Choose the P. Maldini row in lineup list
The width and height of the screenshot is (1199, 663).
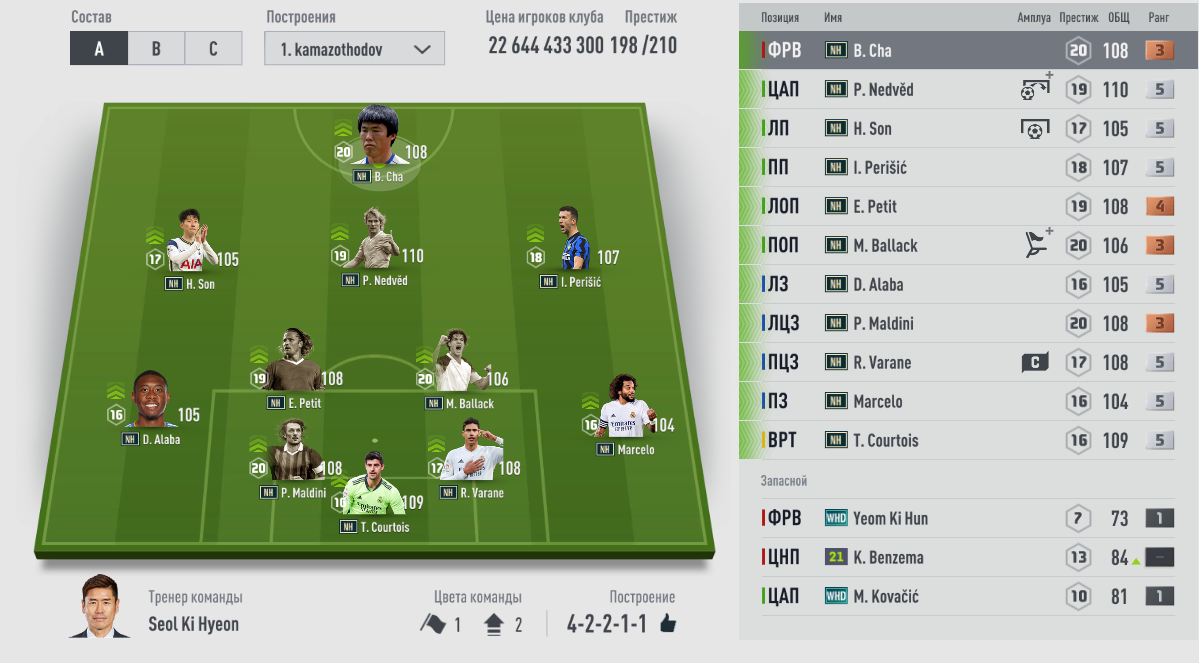pos(967,324)
